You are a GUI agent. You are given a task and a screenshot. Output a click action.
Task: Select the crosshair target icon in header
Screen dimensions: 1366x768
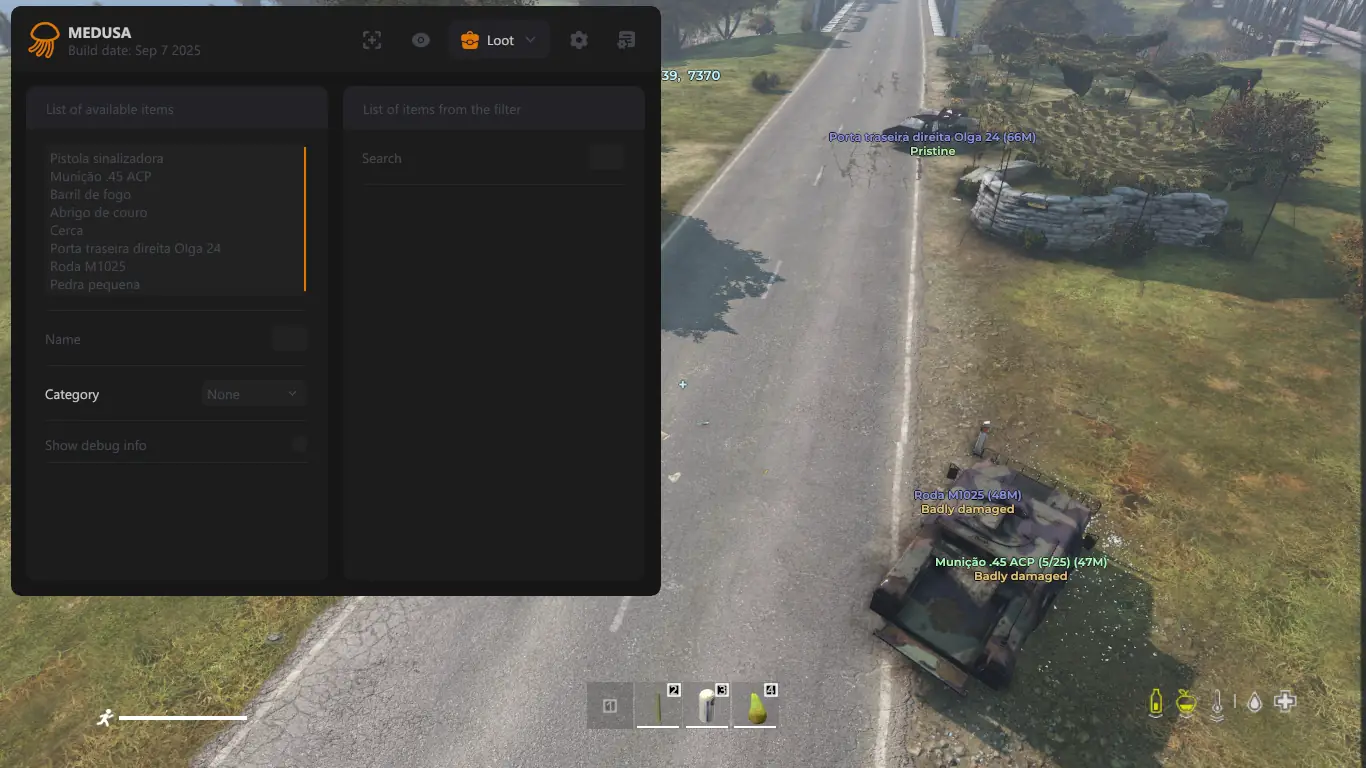click(x=372, y=40)
